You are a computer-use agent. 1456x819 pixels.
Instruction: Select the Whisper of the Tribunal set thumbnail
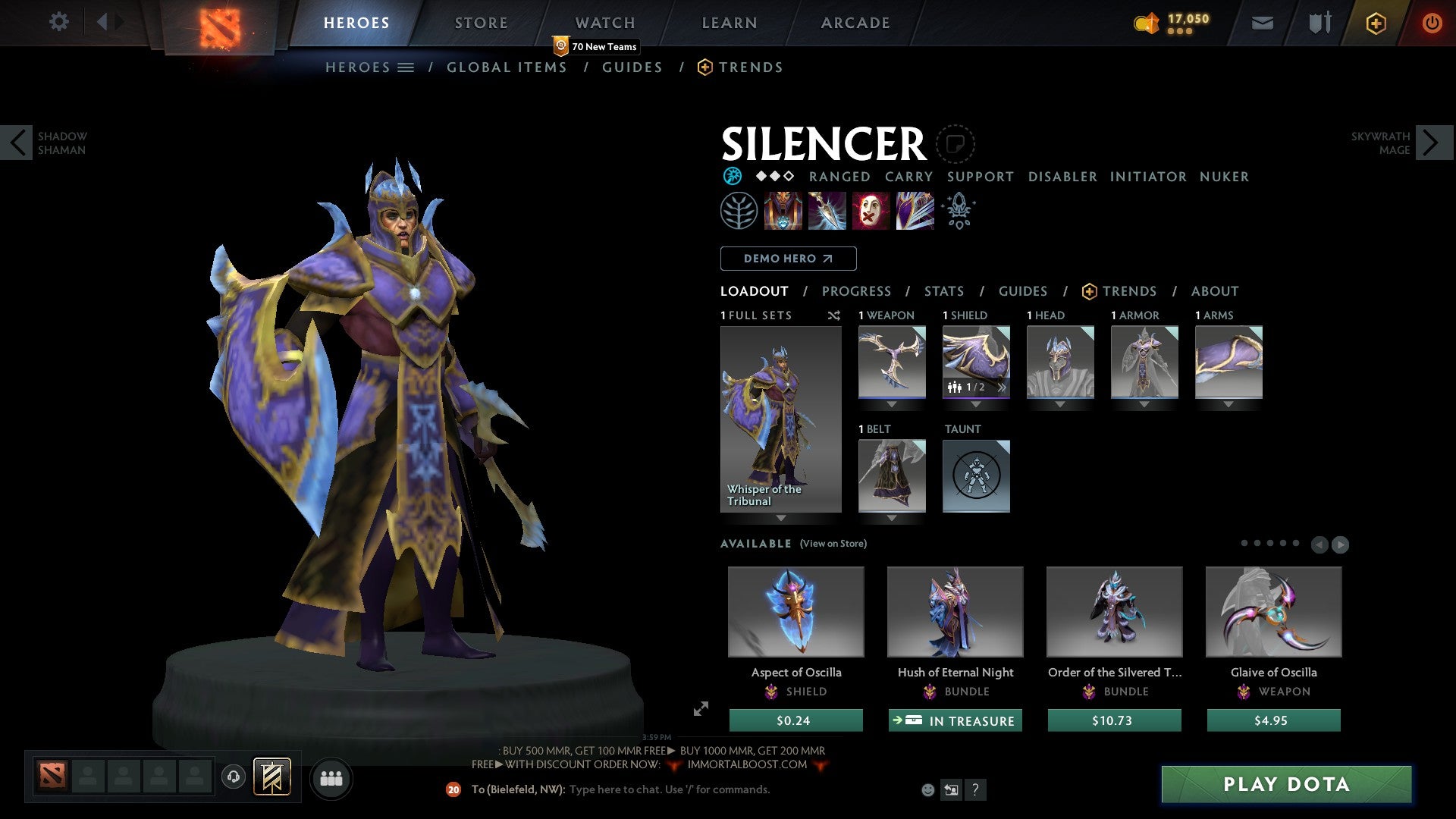[x=780, y=417]
